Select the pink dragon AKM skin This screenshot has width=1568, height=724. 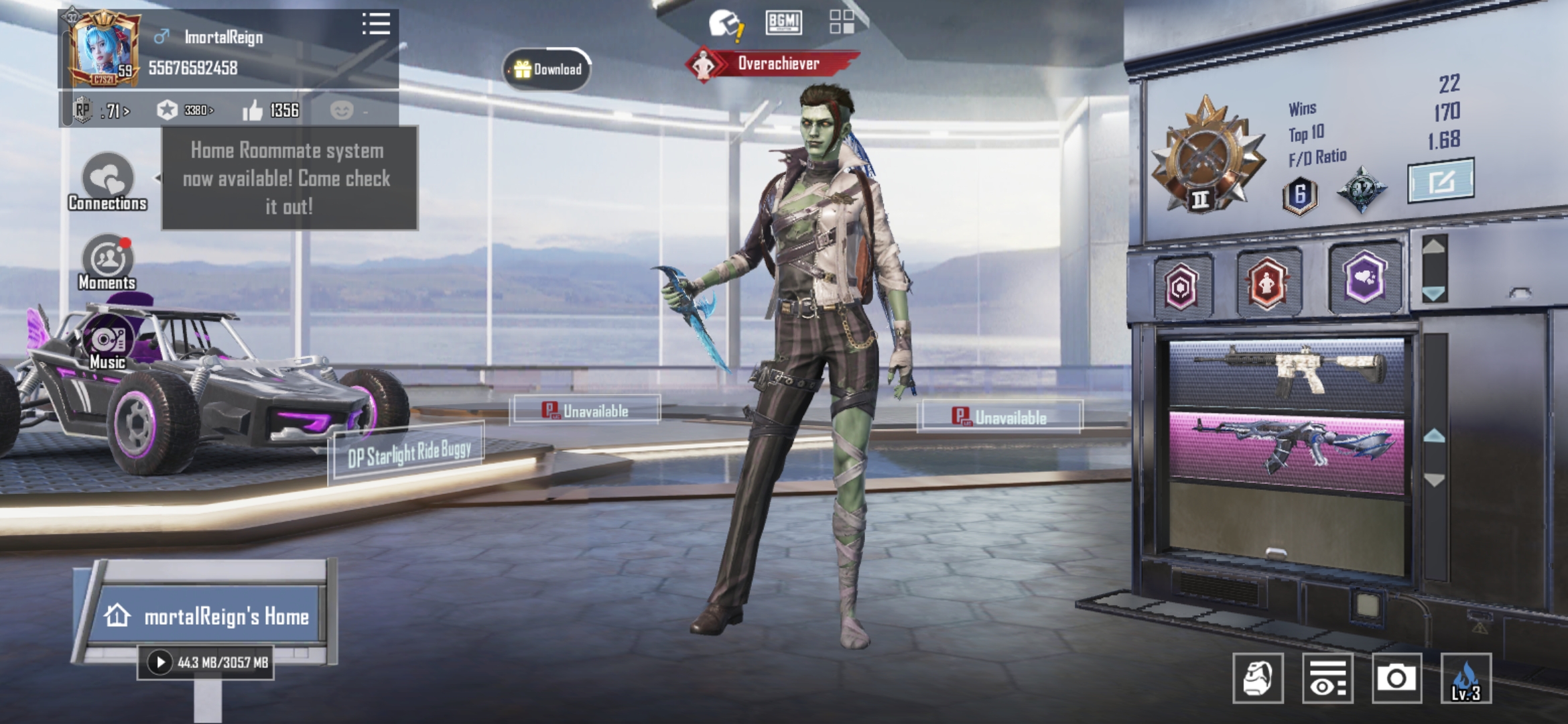coord(1286,448)
